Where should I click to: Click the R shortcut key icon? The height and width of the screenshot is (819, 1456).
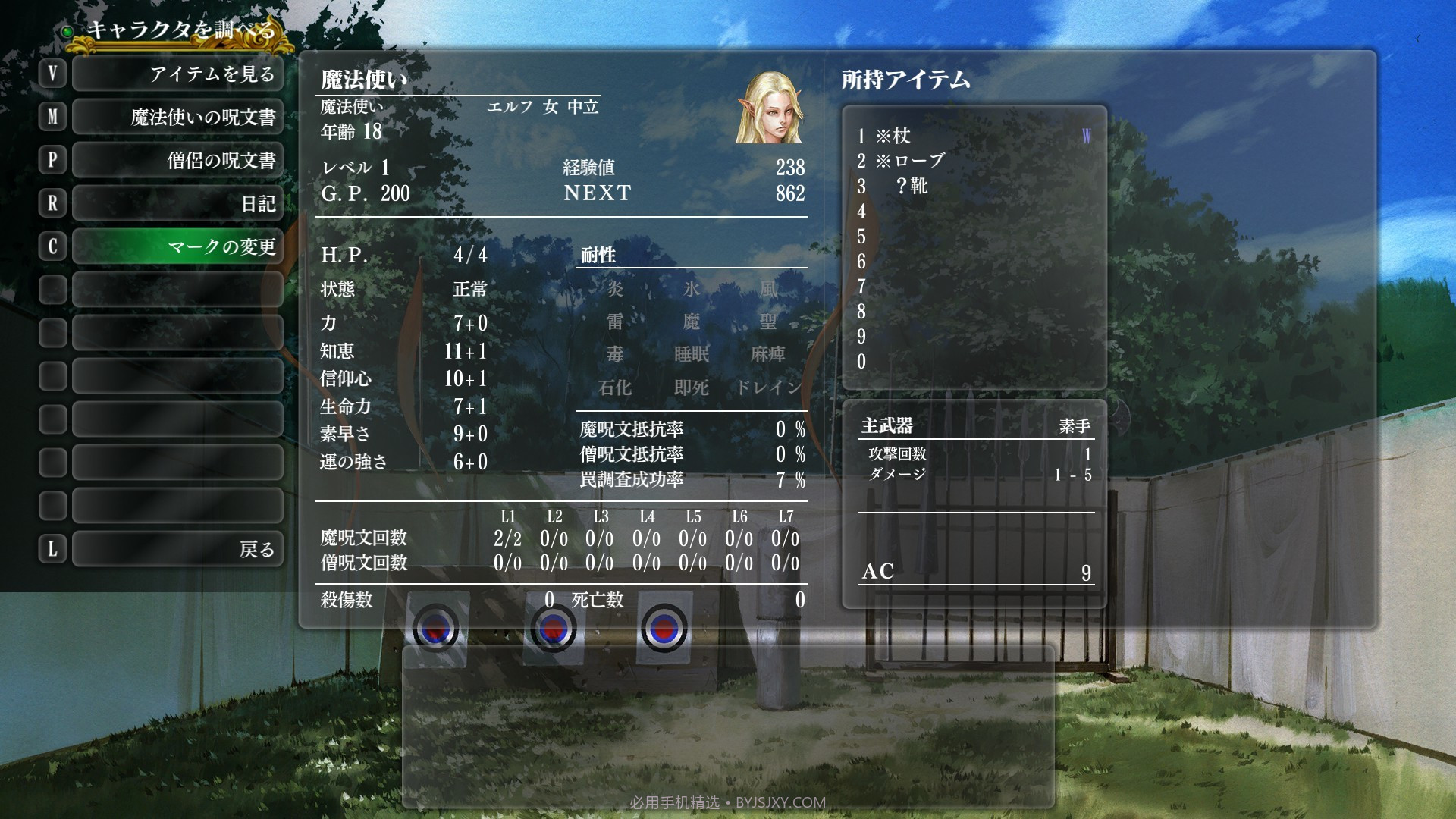pyautogui.click(x=52, y=203)
